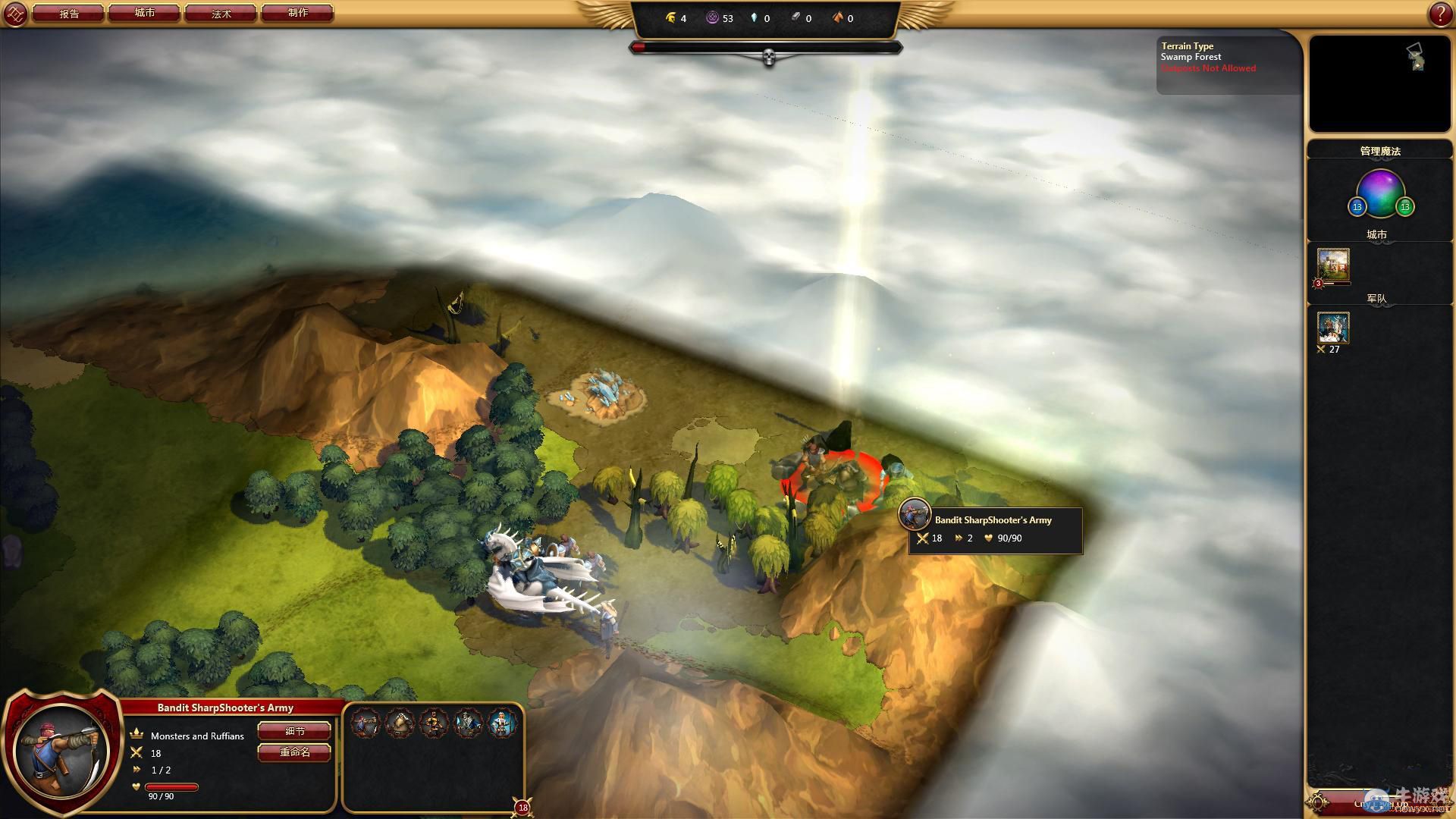Image resolution: width=1456 pixels, height=819 pixels.
Task: Select the army thumbnail with strength 27
Action: point(1333,328)
